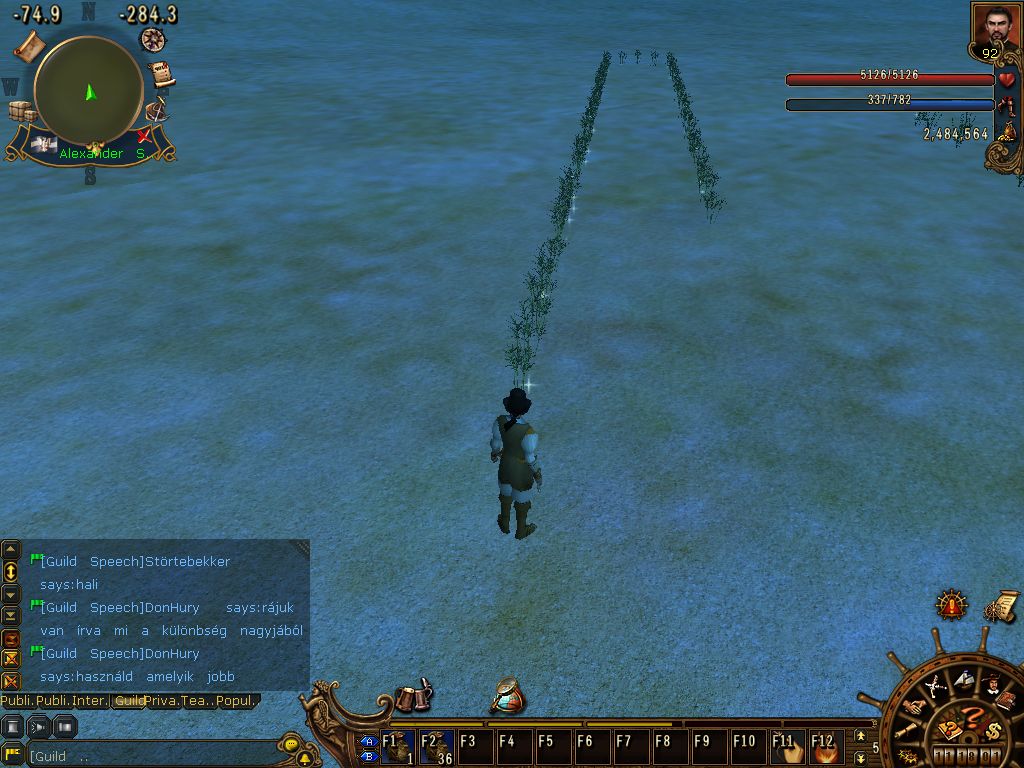The image size is (1024, 768).
Task: Click the handshake icon on ship wheel
Action: tap(913, 706)
